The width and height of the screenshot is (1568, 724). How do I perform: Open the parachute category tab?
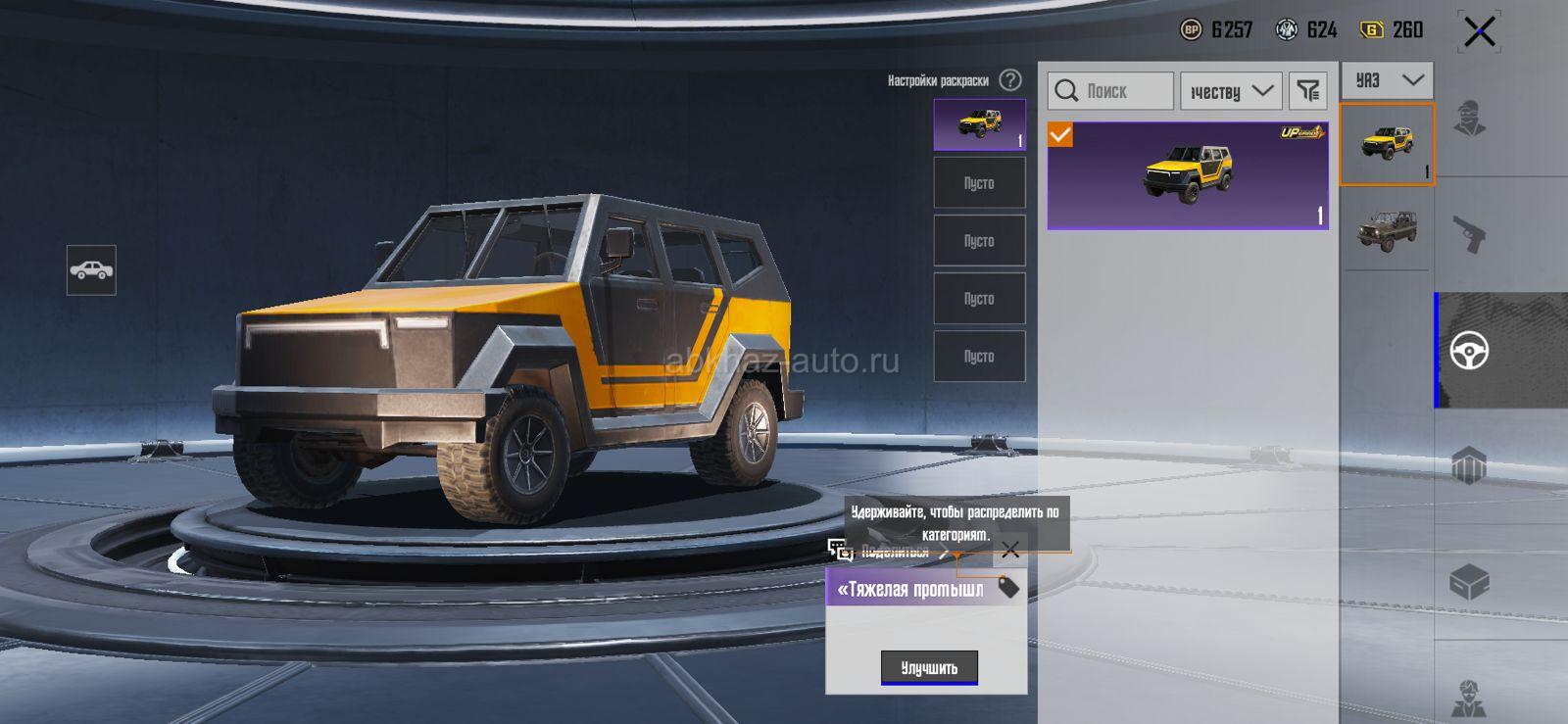1469,465
